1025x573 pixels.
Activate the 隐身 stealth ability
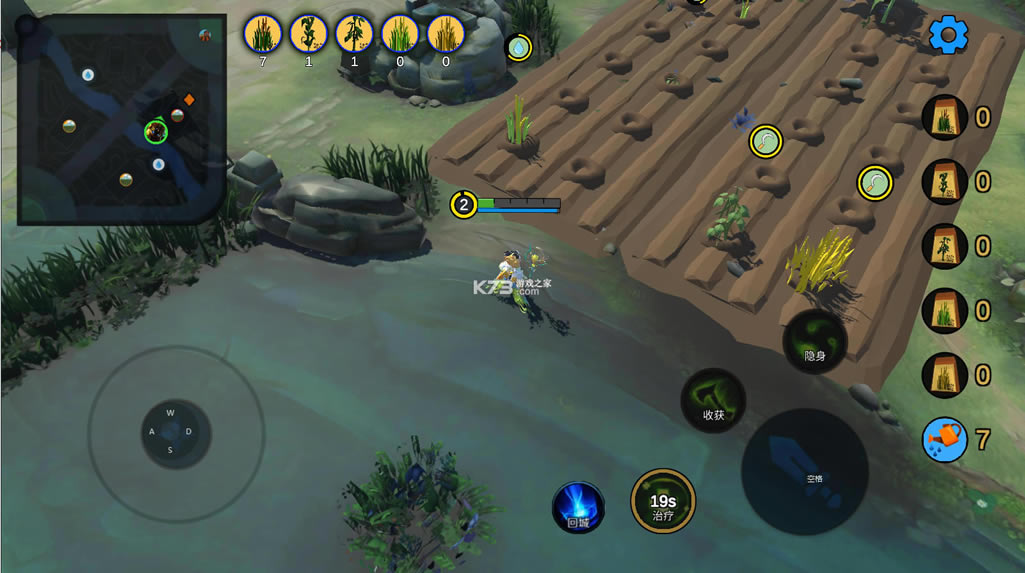[x=815, y=341]
